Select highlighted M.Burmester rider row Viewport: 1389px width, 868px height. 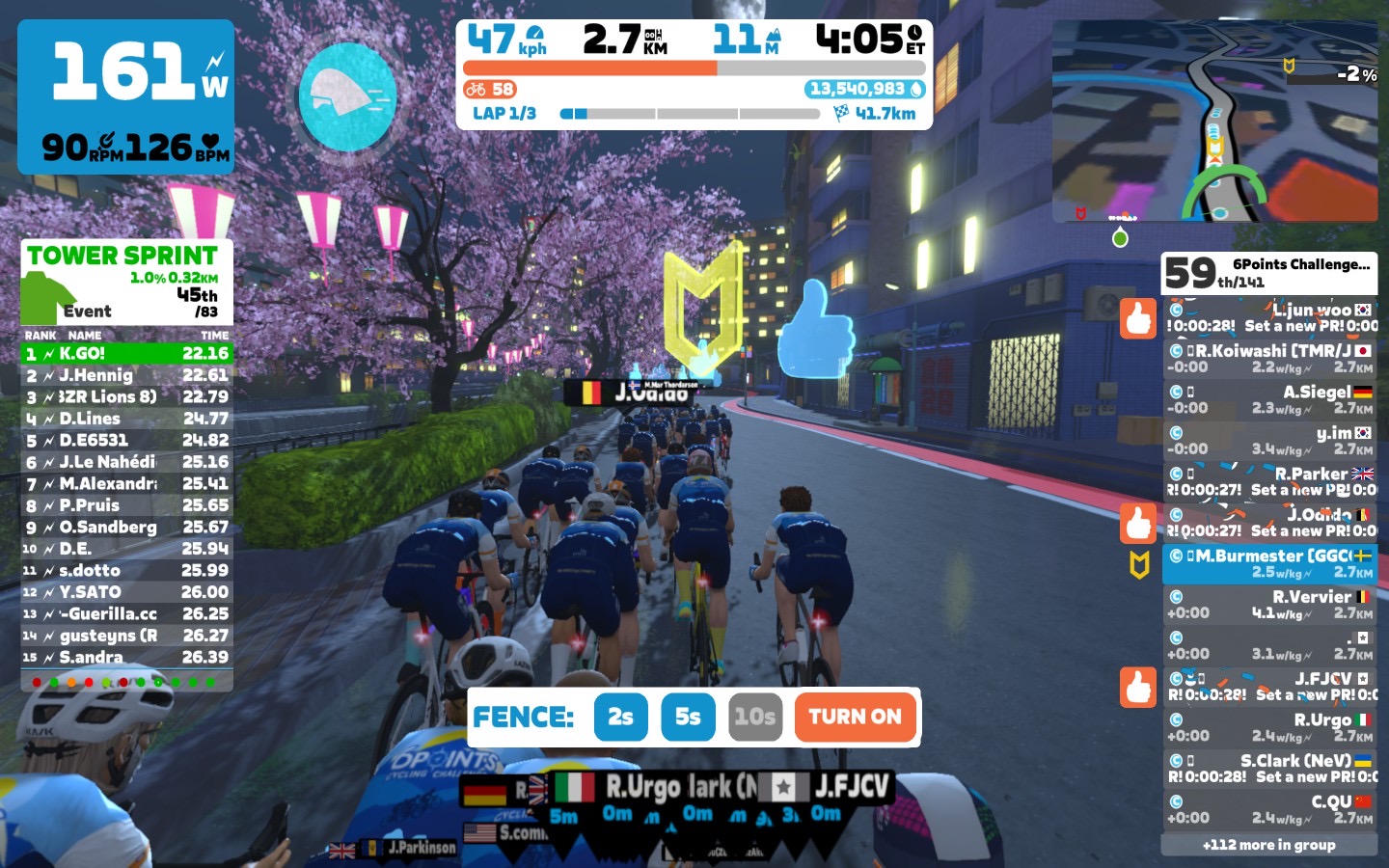tap(1269, 563)
